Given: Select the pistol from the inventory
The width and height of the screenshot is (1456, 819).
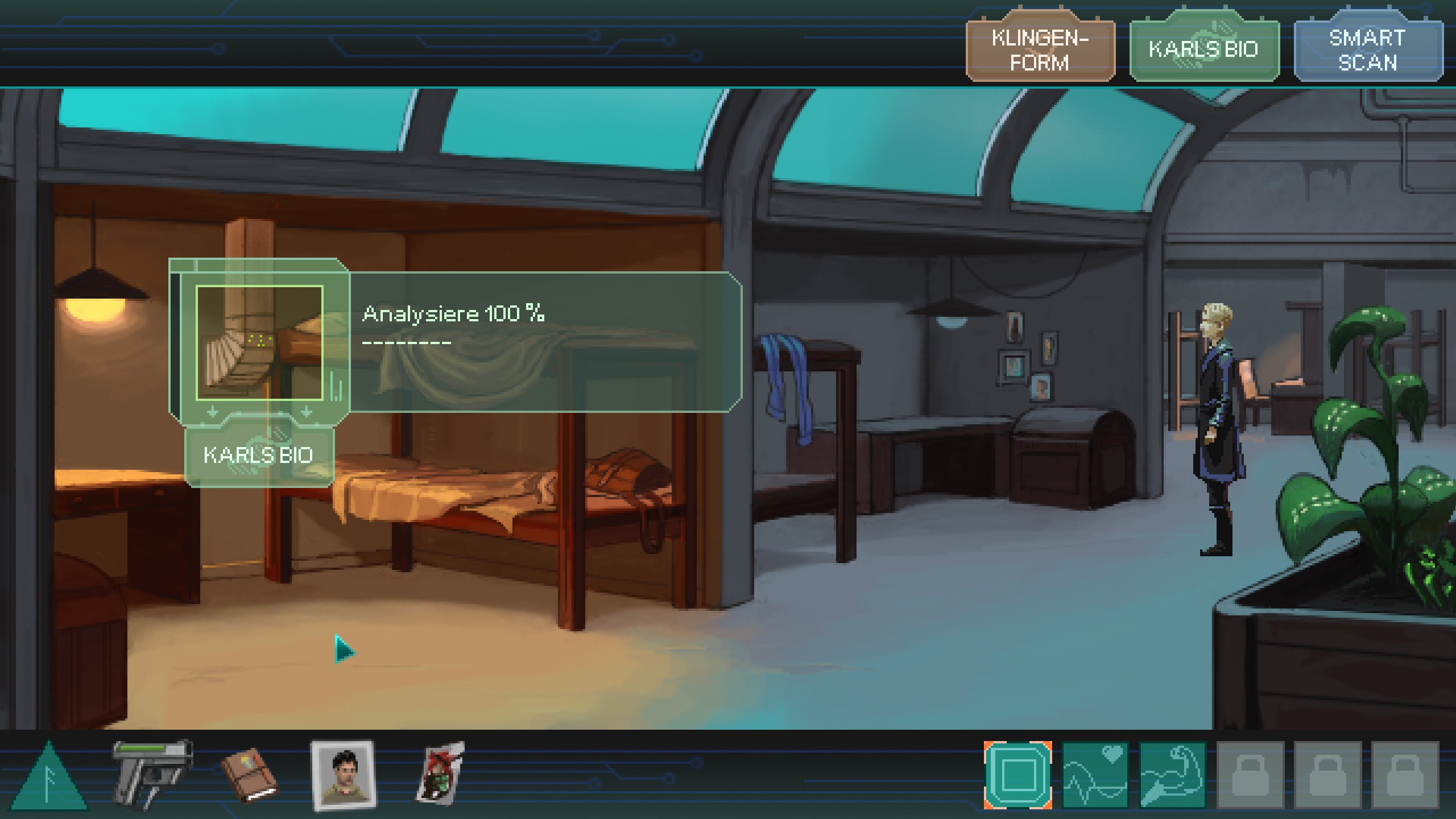Looking at the screenshot, I should (151, 772).
